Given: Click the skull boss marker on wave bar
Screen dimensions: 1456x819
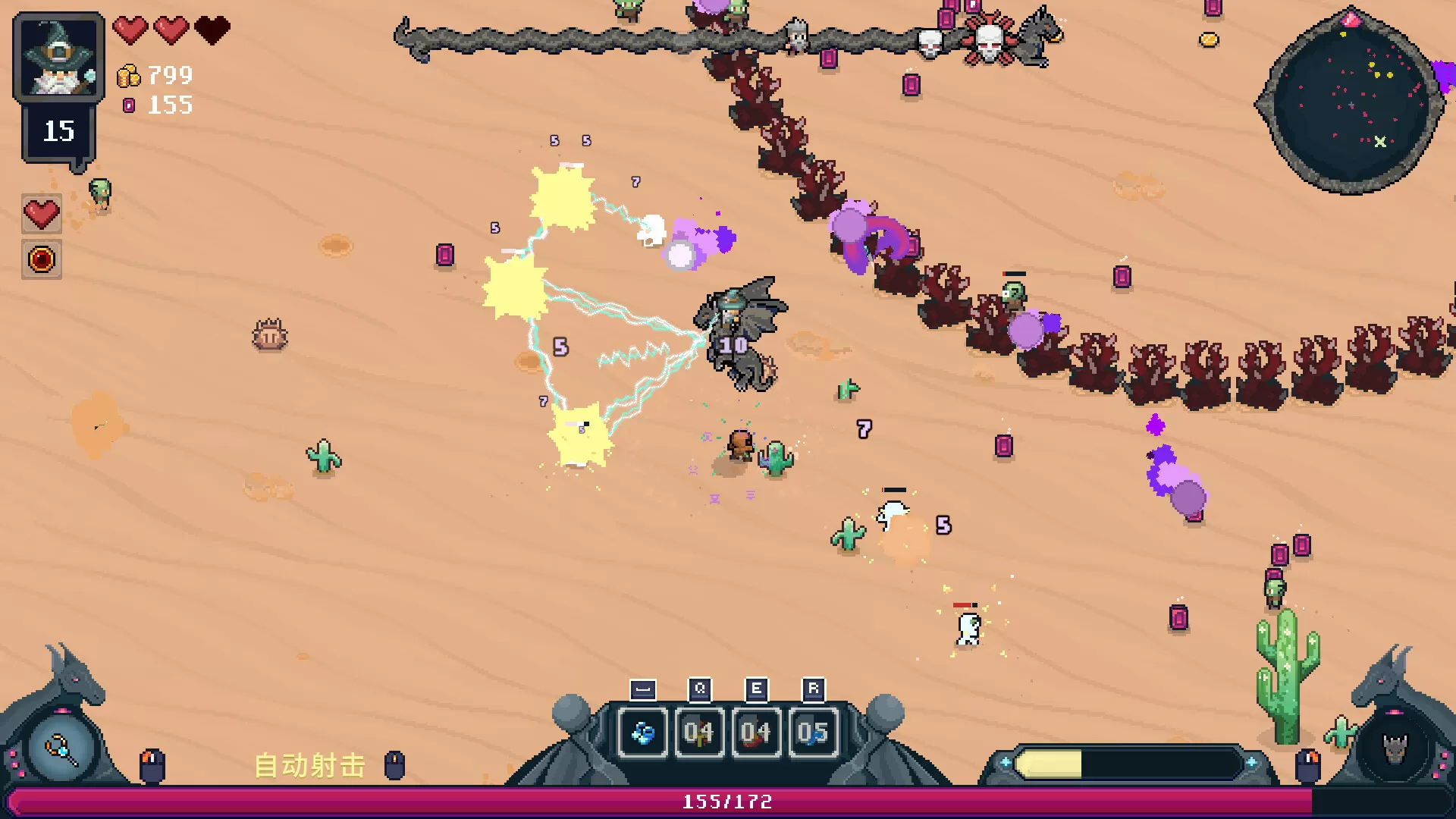Looking at the screenshot, I should (989, 40).
